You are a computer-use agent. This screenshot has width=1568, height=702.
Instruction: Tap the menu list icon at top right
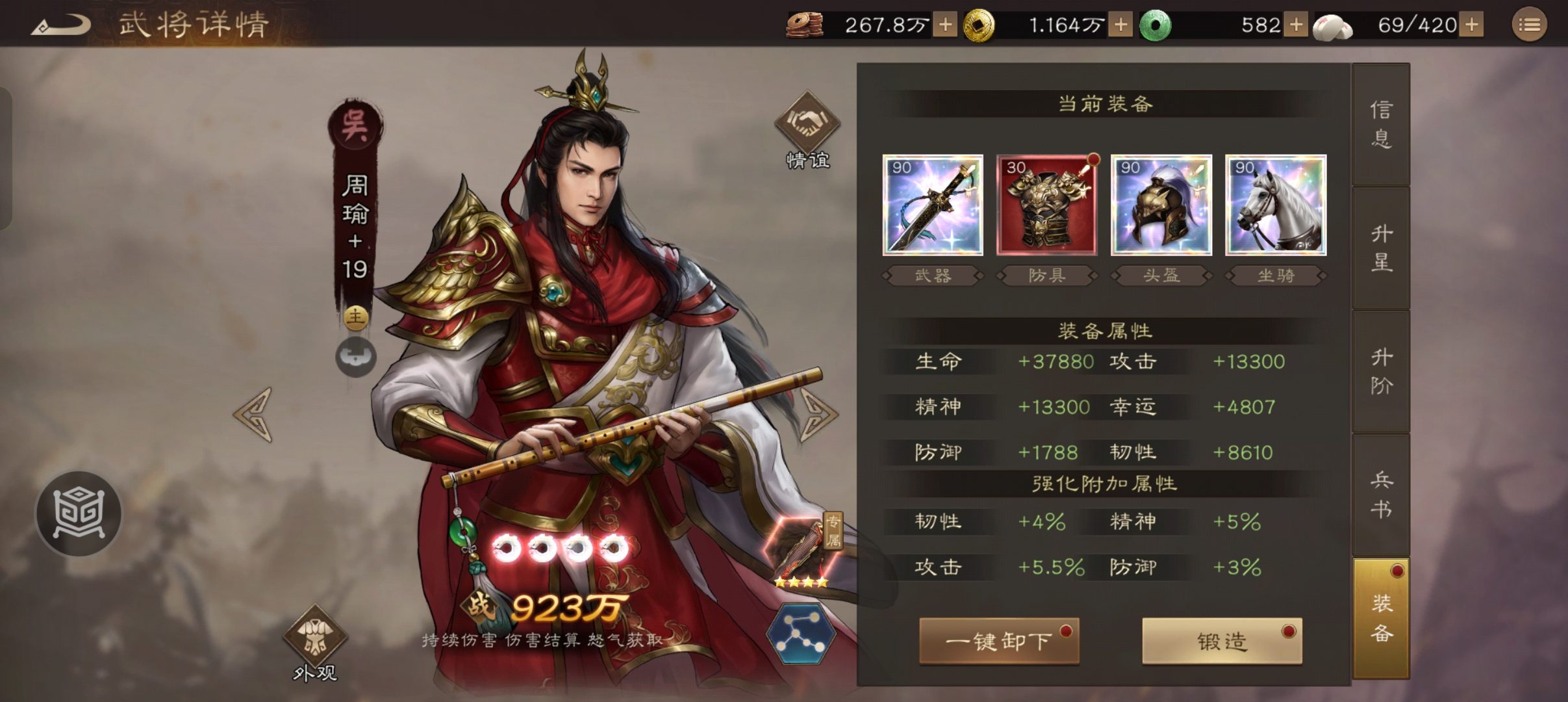[1530, 25]
